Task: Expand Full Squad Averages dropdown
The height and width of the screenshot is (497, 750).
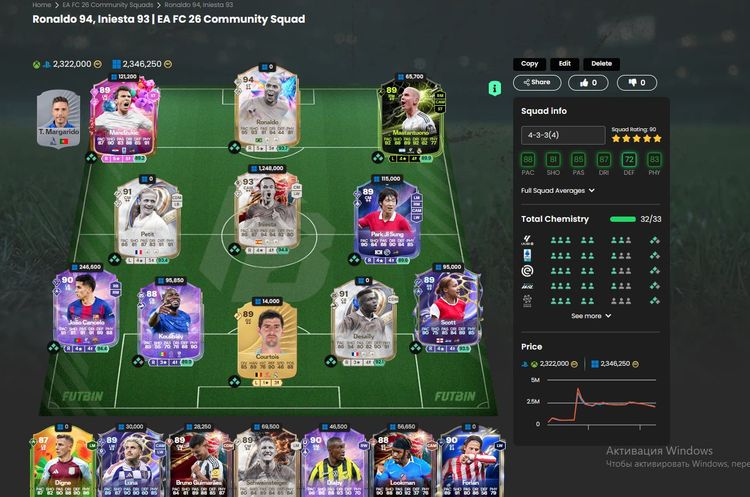Action: (558, 190)
